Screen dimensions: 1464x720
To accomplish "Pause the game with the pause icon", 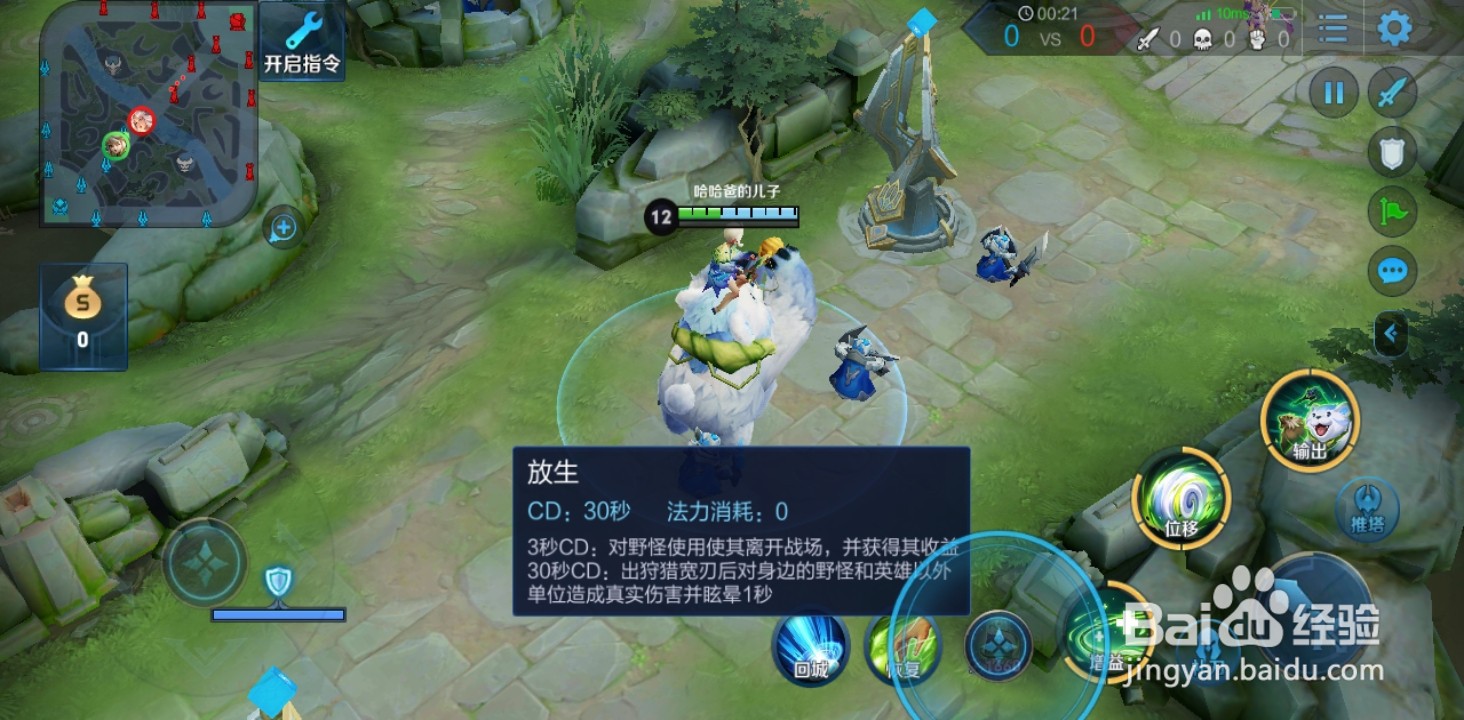I will coord(1332,92).
